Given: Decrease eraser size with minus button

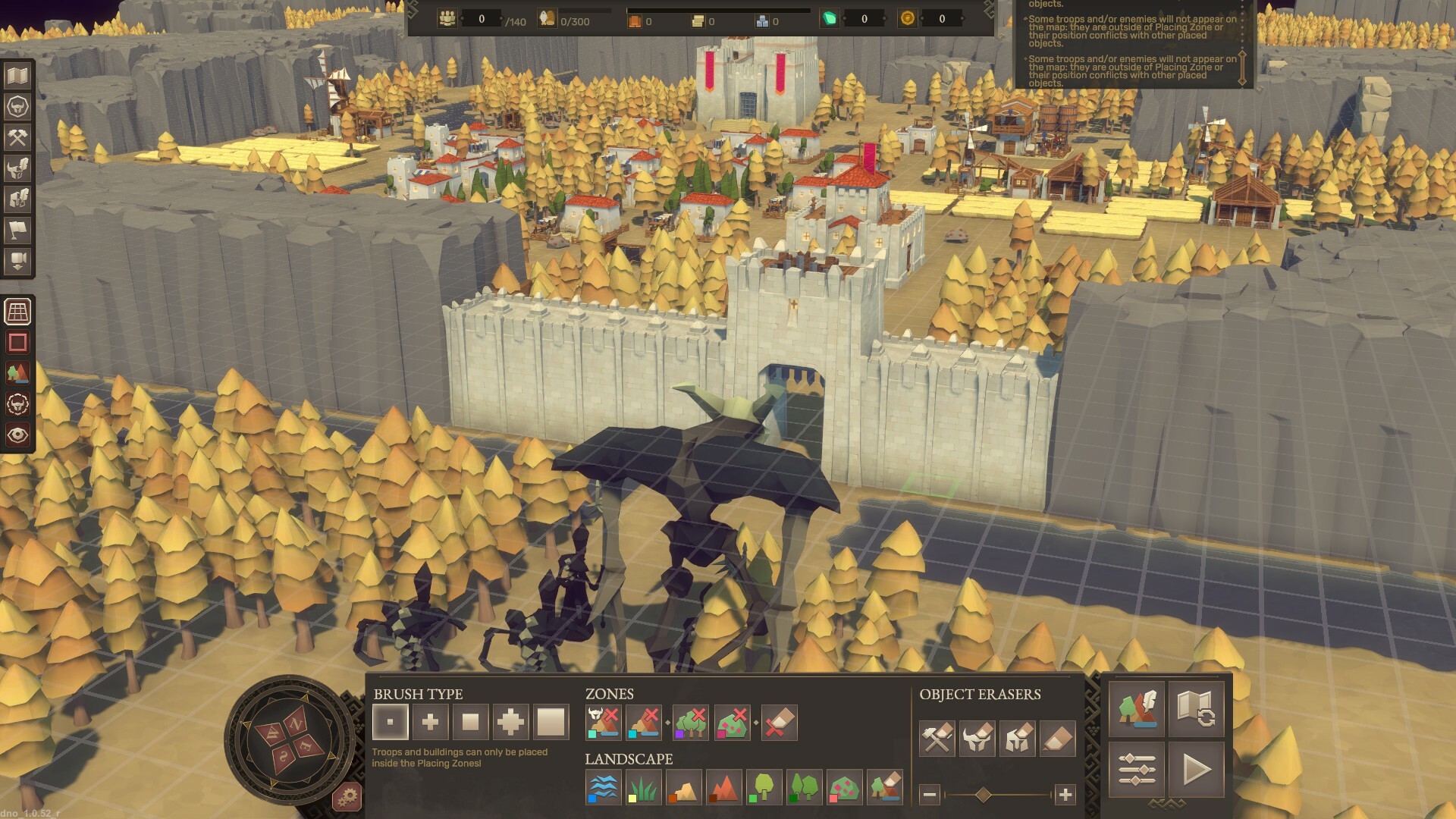Looking at the screenshot, I should pos(930,795).
